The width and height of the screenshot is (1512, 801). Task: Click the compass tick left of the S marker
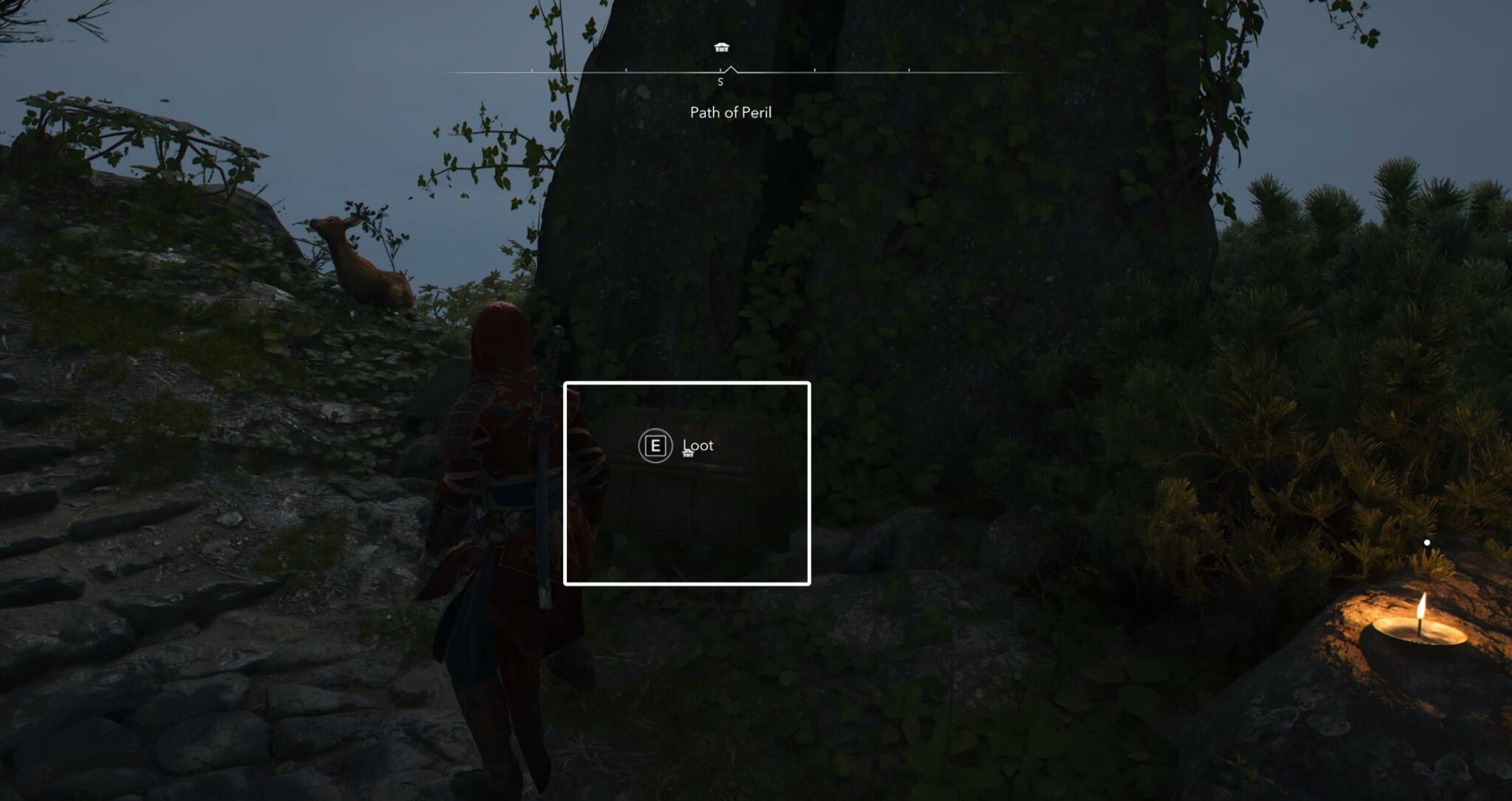point(627,72)
